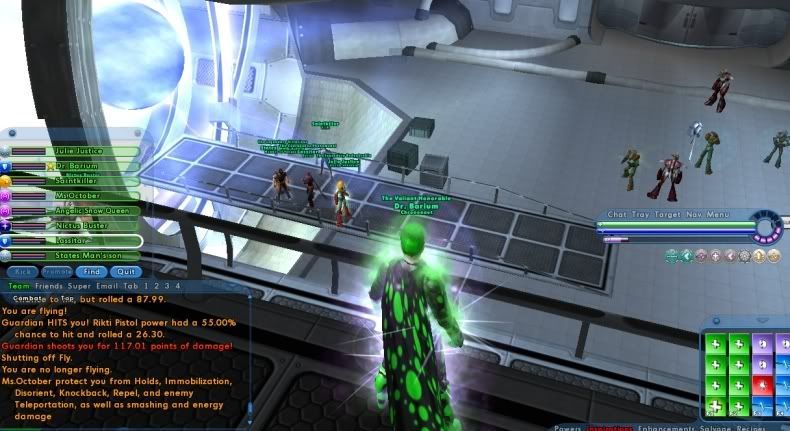Viewport: 790px width, 431px height.
Task: Click the Find button under team list
Action: 91,271
